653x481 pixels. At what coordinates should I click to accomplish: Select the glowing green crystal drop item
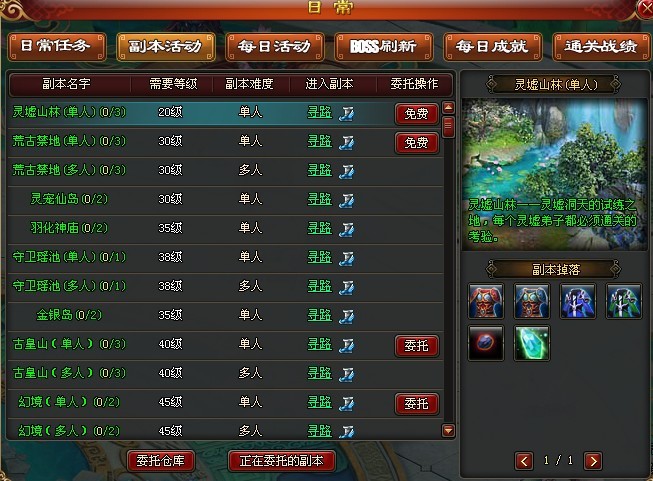(x=531, y=344)
